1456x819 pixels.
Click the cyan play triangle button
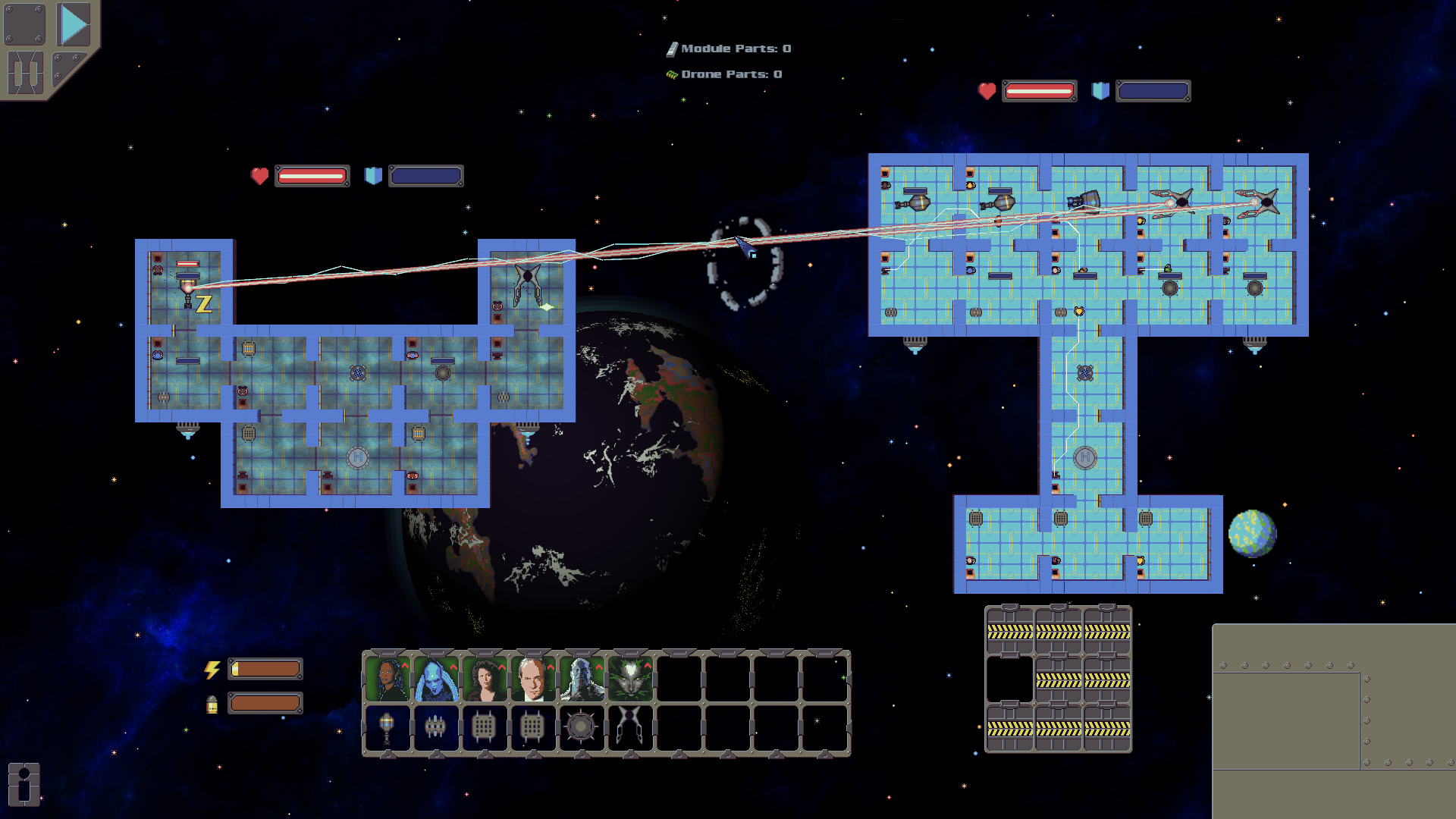click(74, 25)
